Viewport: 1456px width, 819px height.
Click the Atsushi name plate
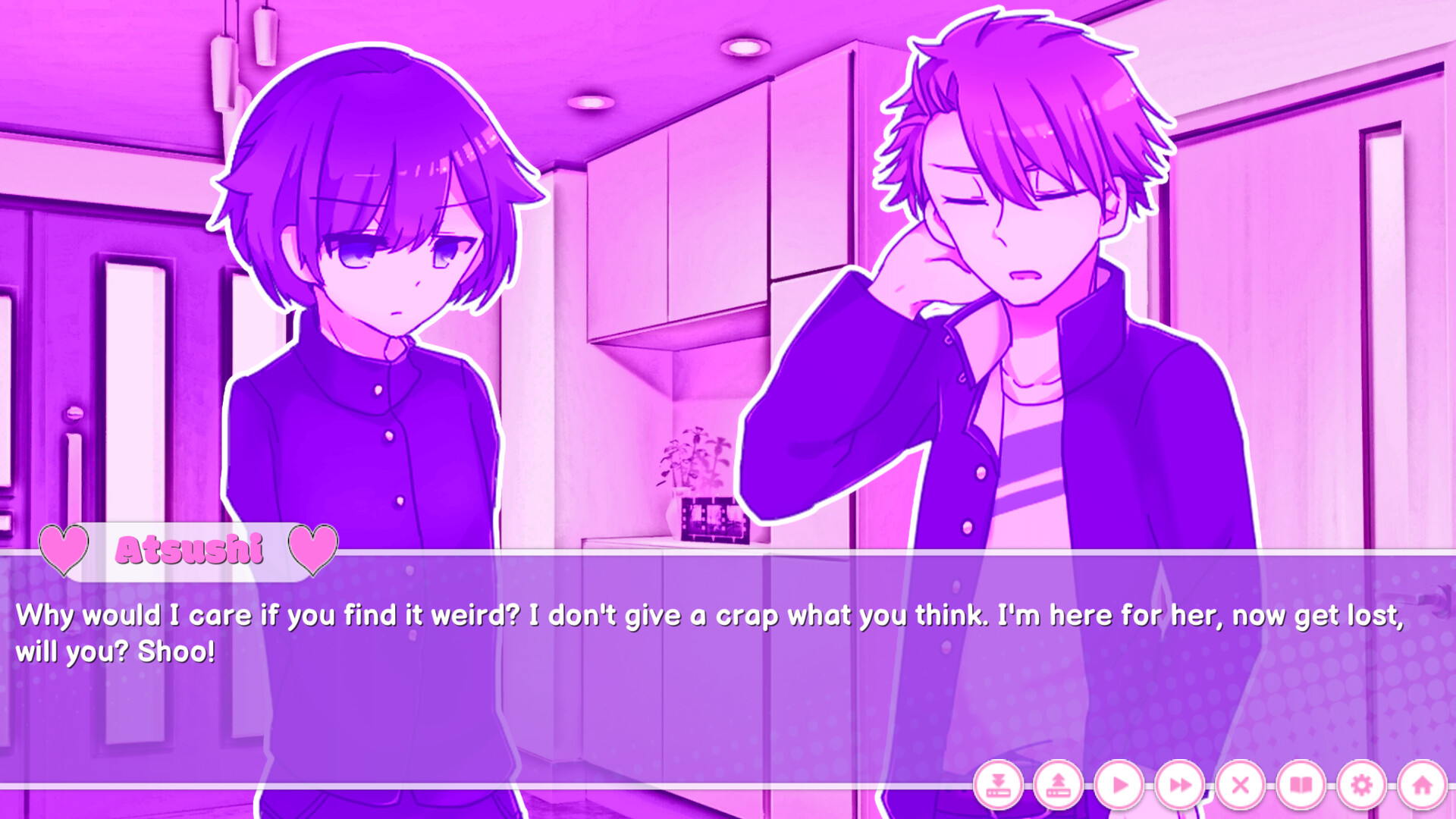click(x=188, y=550)
